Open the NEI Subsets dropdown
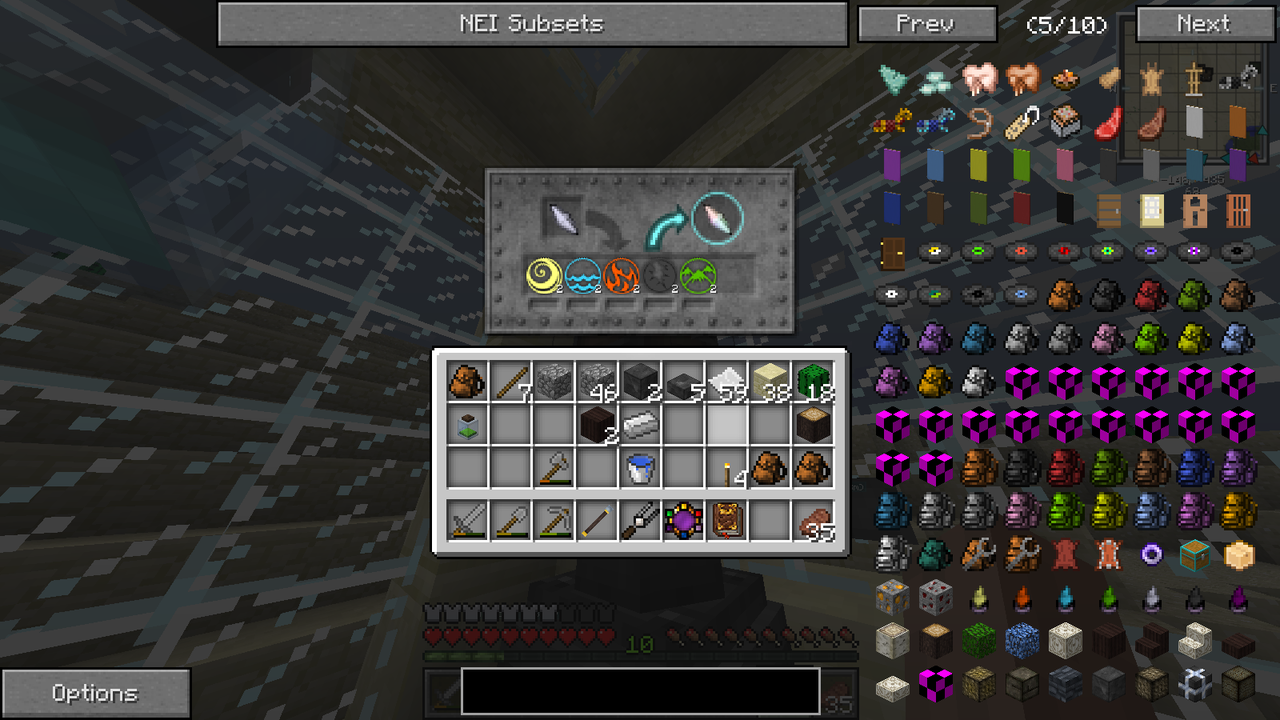The height and width of the screenshot is (720, 1280). 533,24
